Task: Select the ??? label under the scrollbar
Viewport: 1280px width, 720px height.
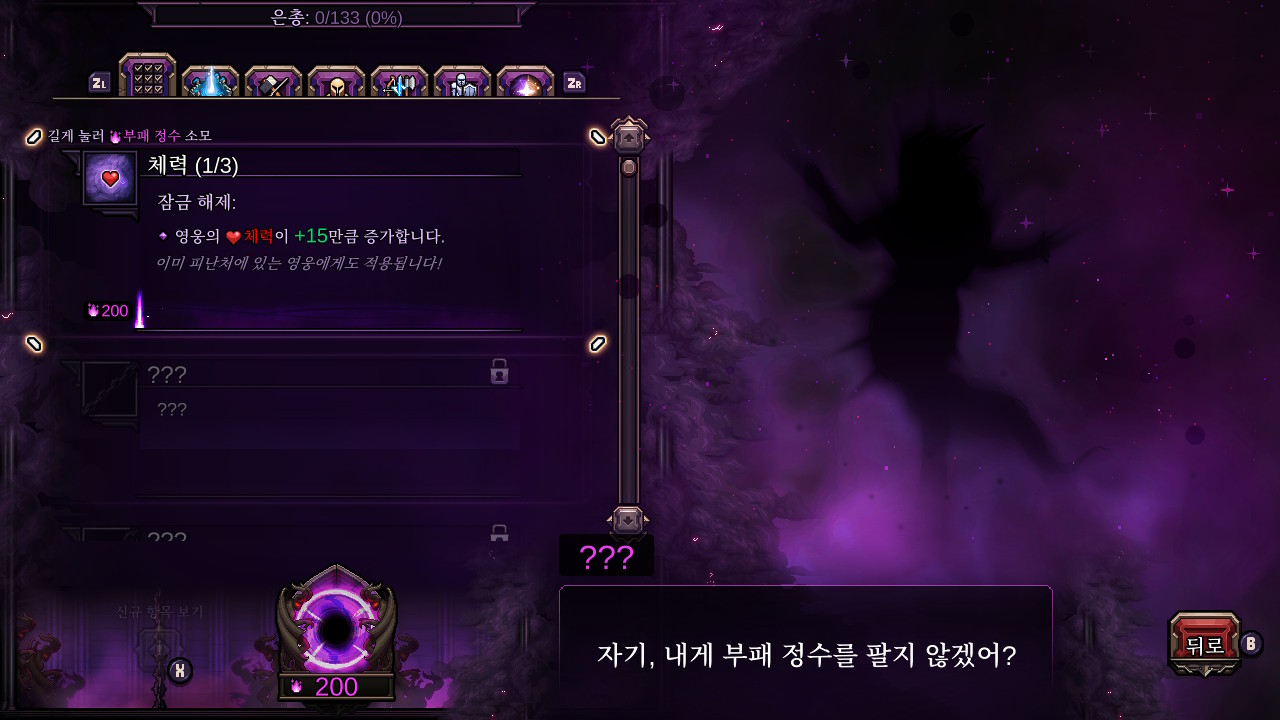Action: (x=606, y=556)
